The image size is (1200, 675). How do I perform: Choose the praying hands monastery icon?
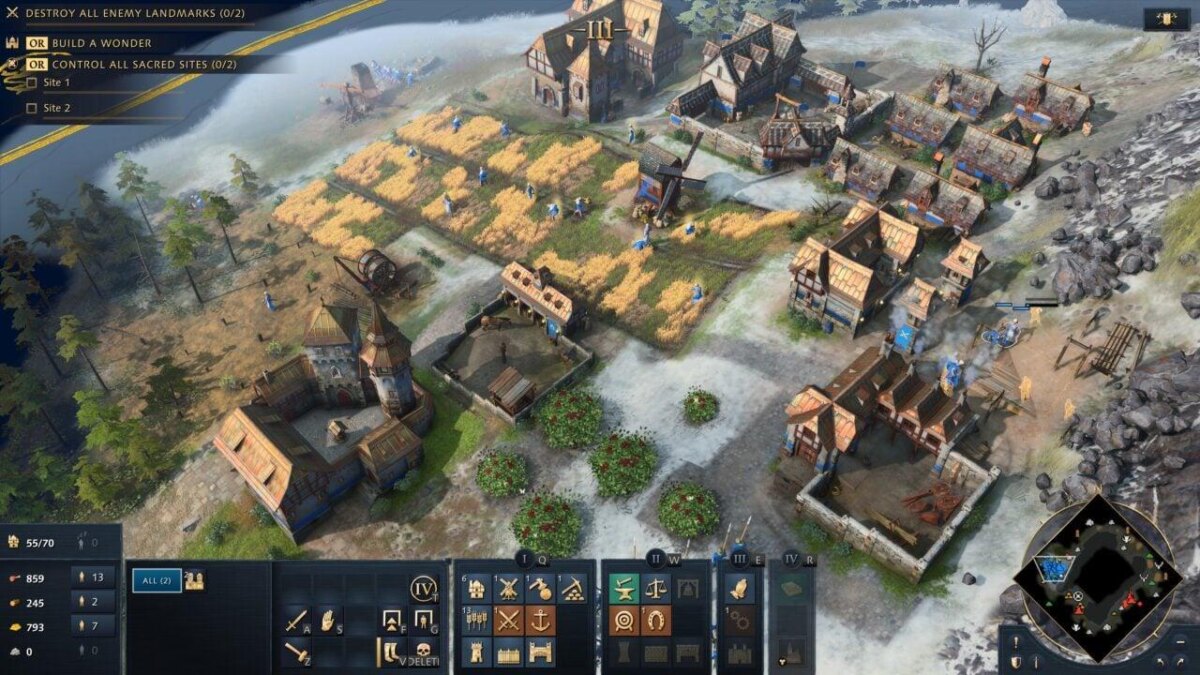(740, 589)
